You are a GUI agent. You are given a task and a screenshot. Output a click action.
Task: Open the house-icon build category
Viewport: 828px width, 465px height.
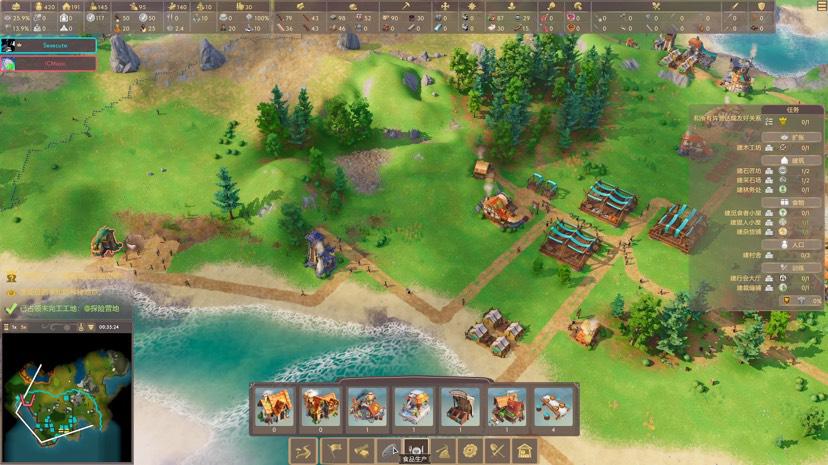(524, 451)
